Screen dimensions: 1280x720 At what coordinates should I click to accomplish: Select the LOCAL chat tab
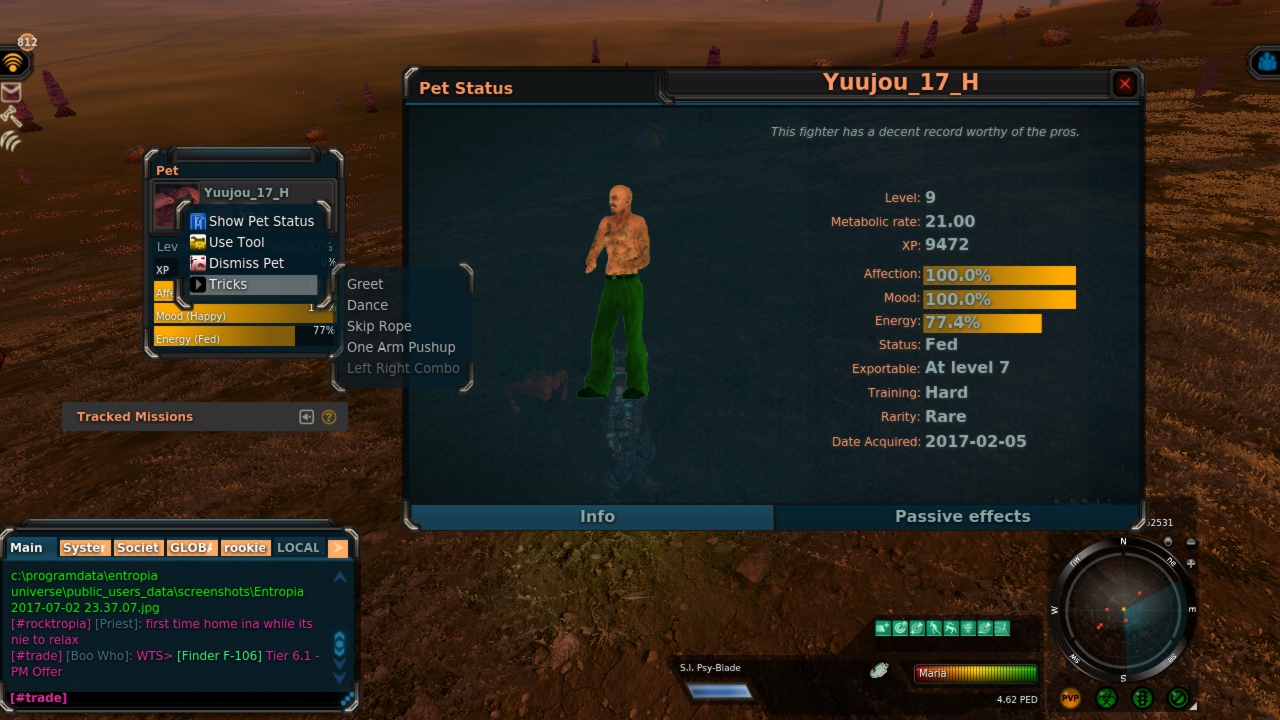[x=298, y=548]
